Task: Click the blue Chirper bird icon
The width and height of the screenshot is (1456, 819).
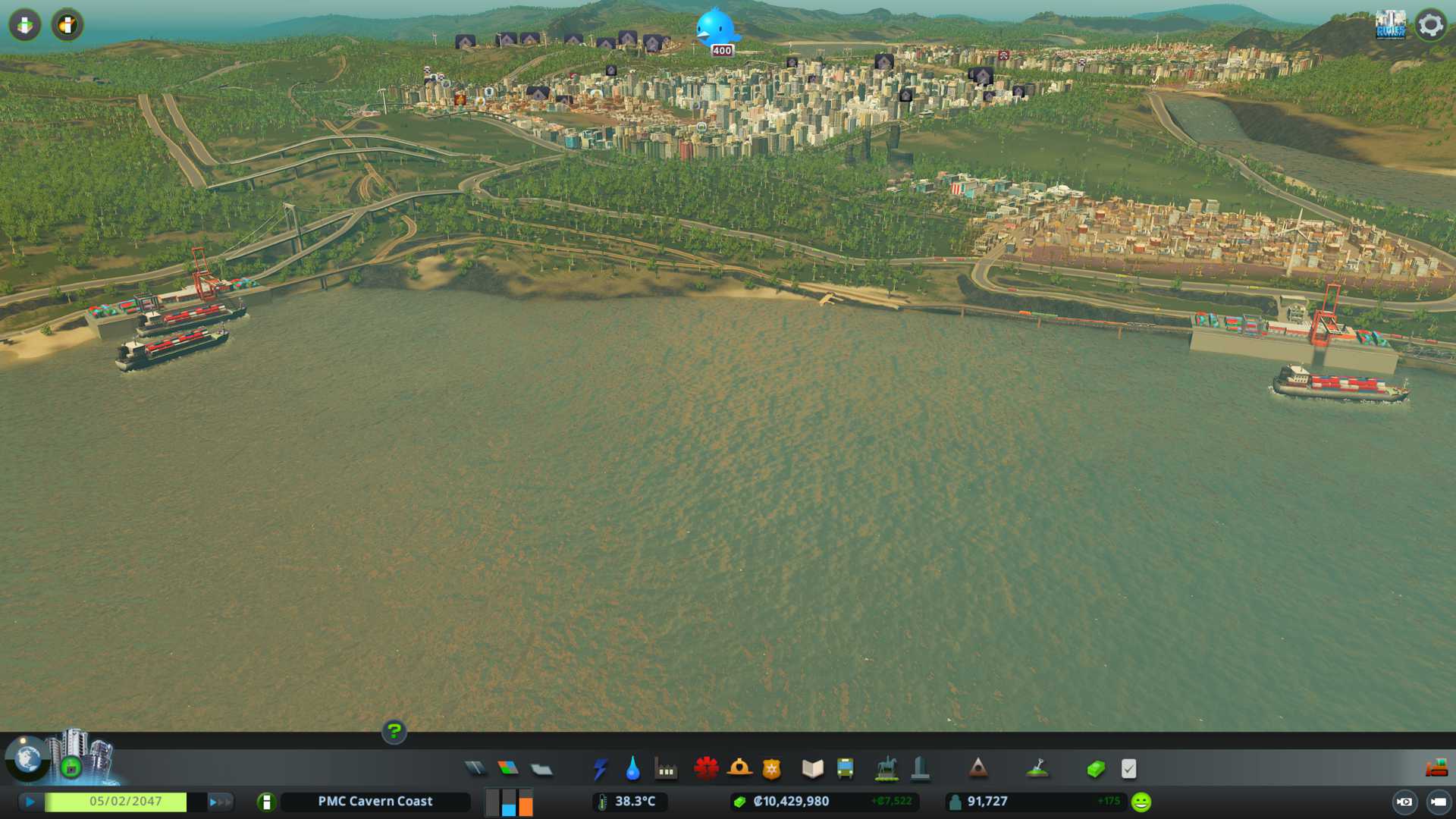Action: pos(715,28)
